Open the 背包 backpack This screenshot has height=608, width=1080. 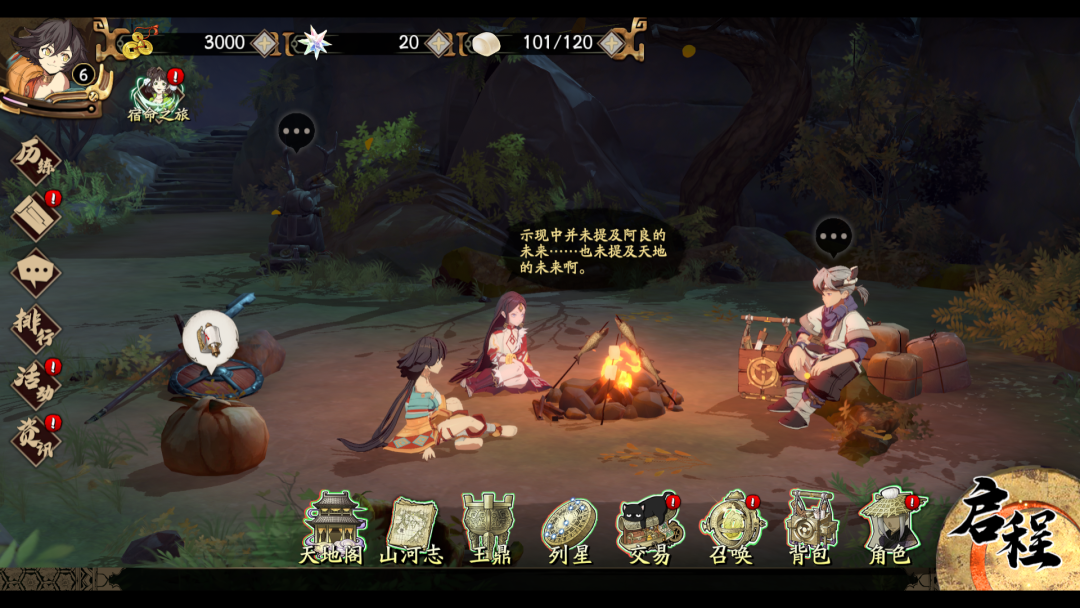[809, 527]
